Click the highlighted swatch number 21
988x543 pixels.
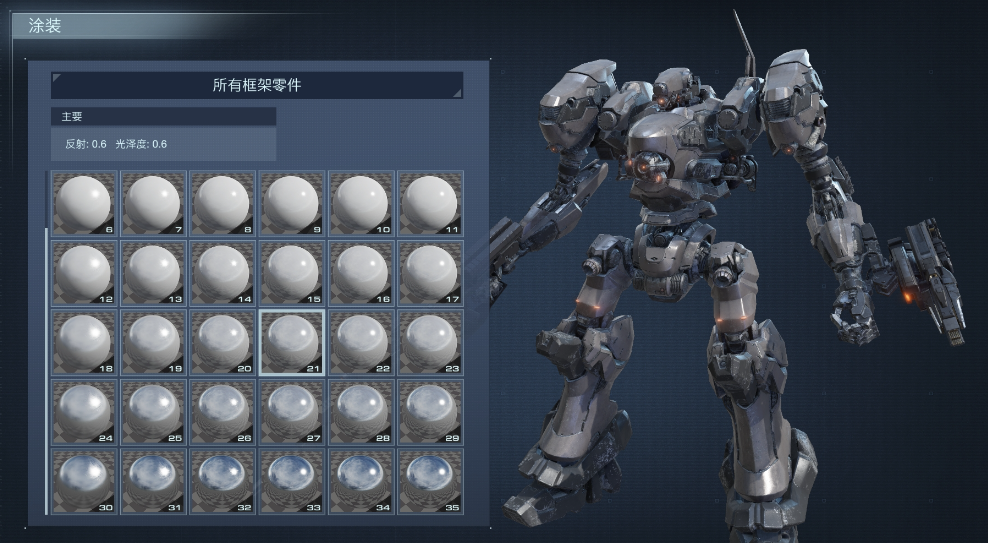coord(292,342)
